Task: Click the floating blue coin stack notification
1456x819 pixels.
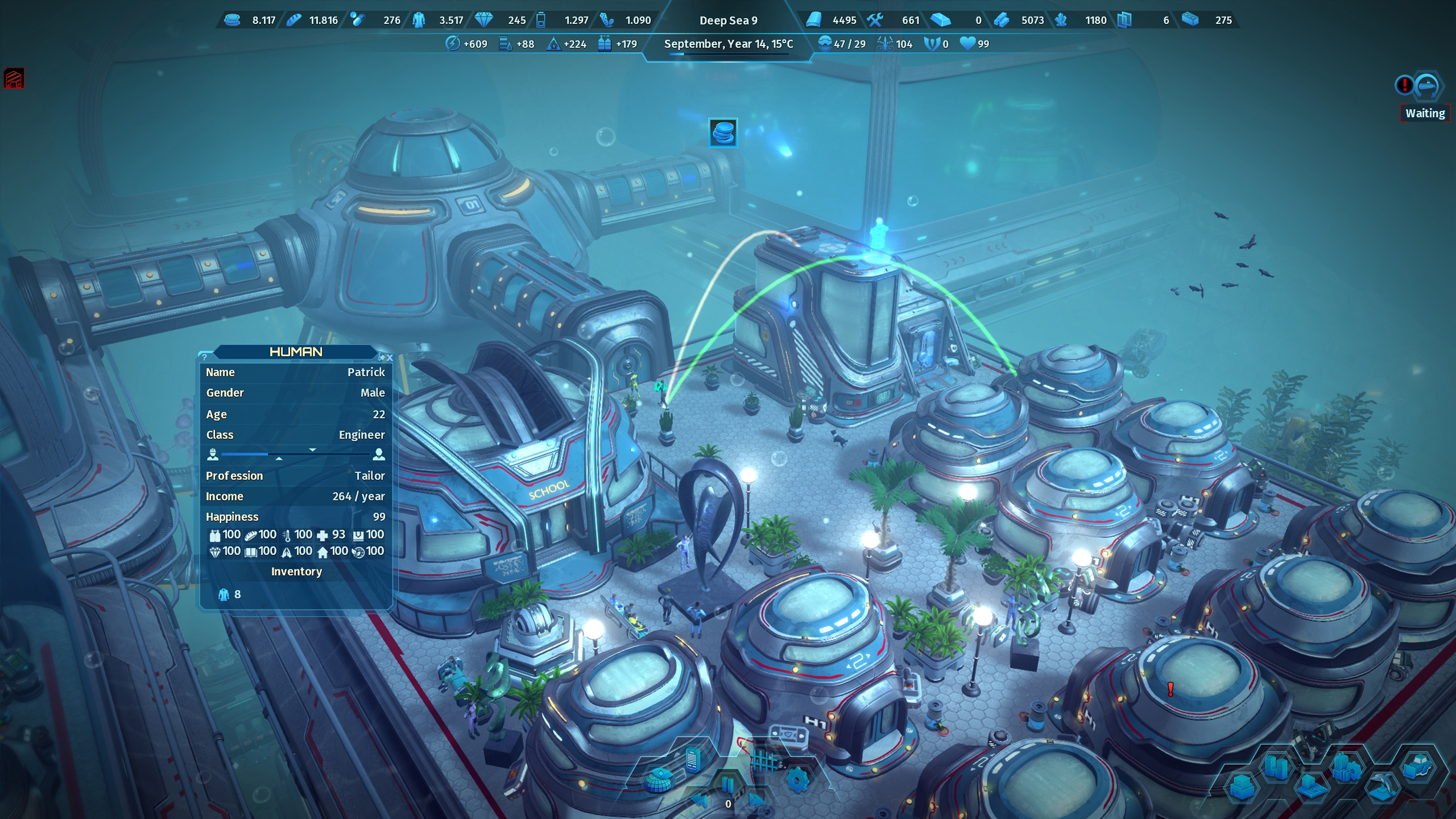Action: click(723, 133)
